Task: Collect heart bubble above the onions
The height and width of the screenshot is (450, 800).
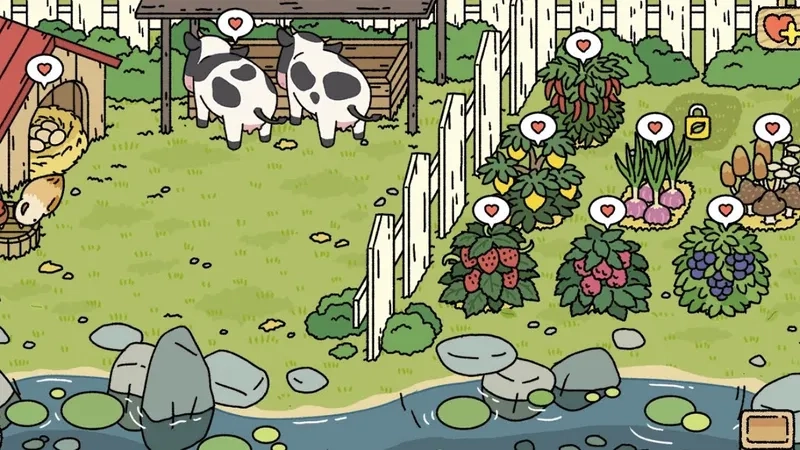Action: pos(654,128)
